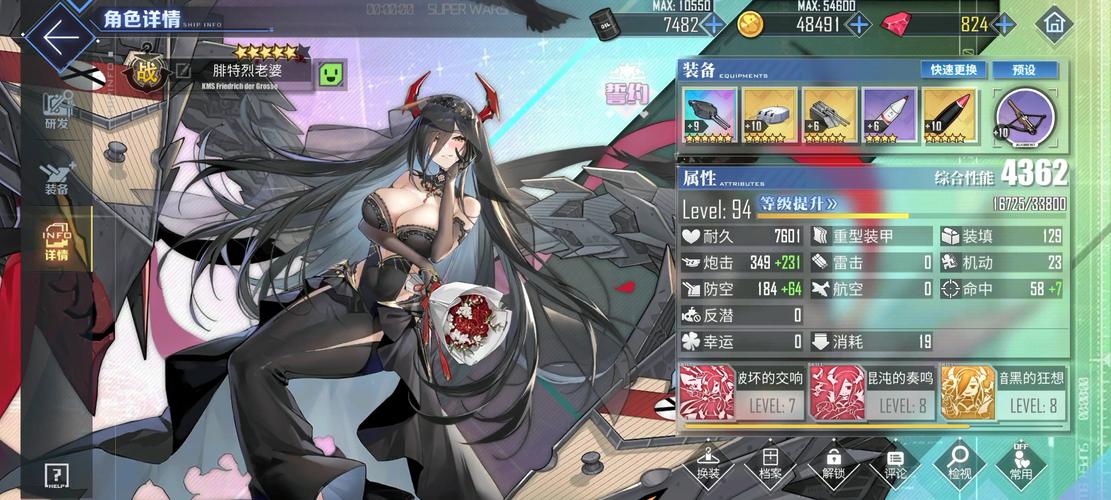Select the purple +6 white shell slot

(889, 118)
